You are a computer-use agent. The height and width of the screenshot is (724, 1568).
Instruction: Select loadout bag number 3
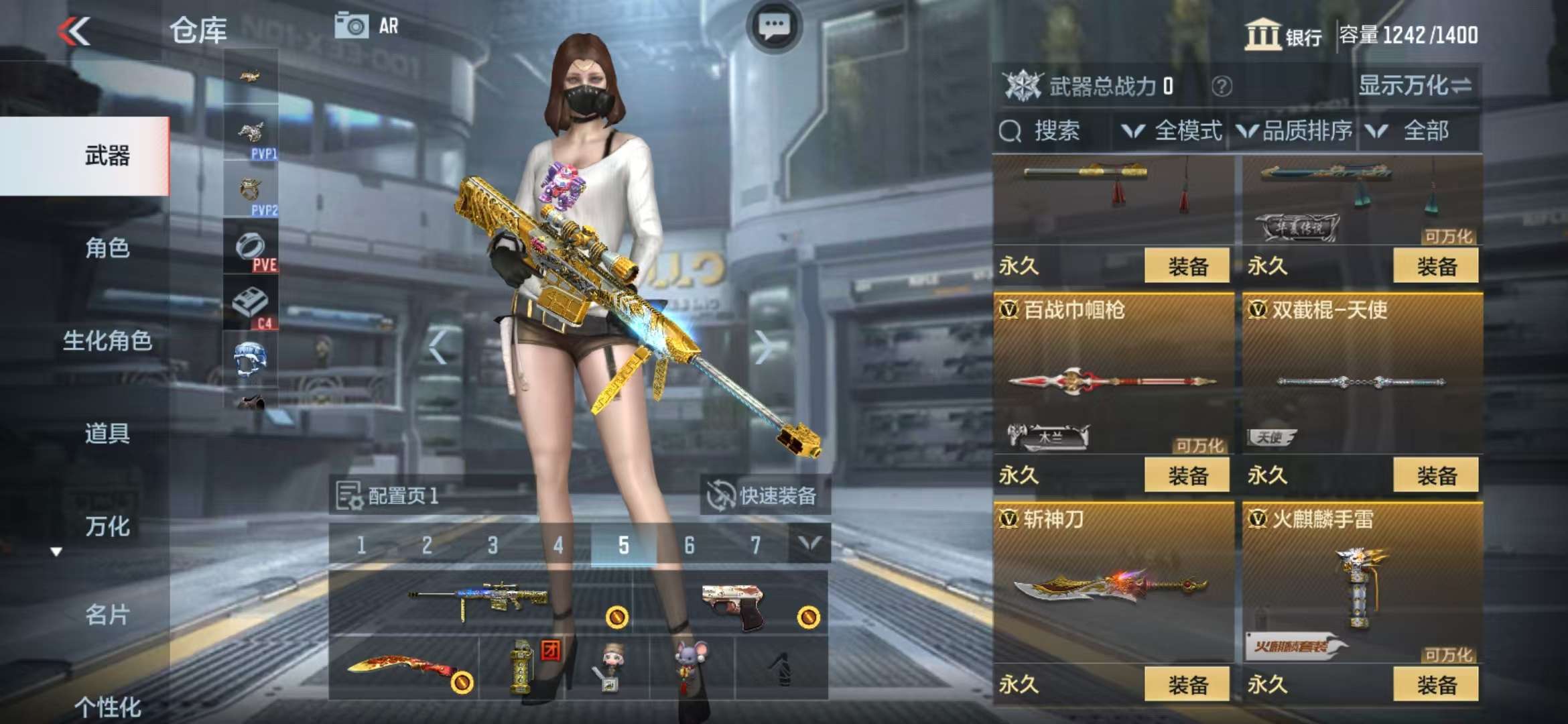point(493,545)
